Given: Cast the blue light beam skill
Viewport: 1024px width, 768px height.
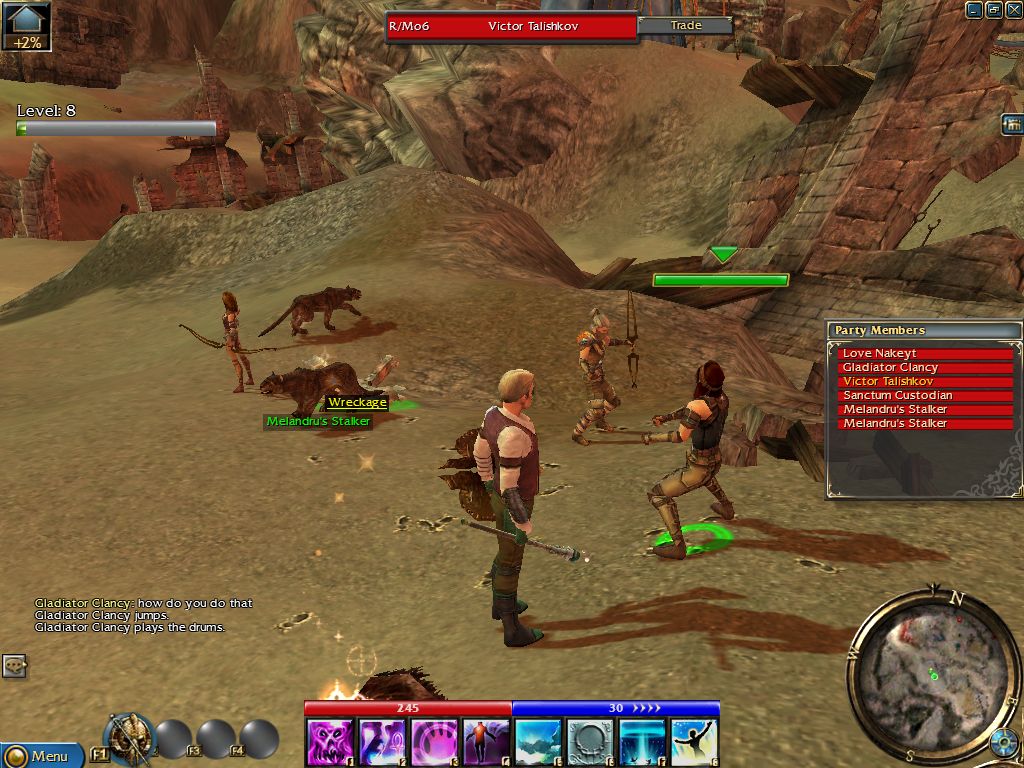Looking at the screenshot, I should [642, 743].
